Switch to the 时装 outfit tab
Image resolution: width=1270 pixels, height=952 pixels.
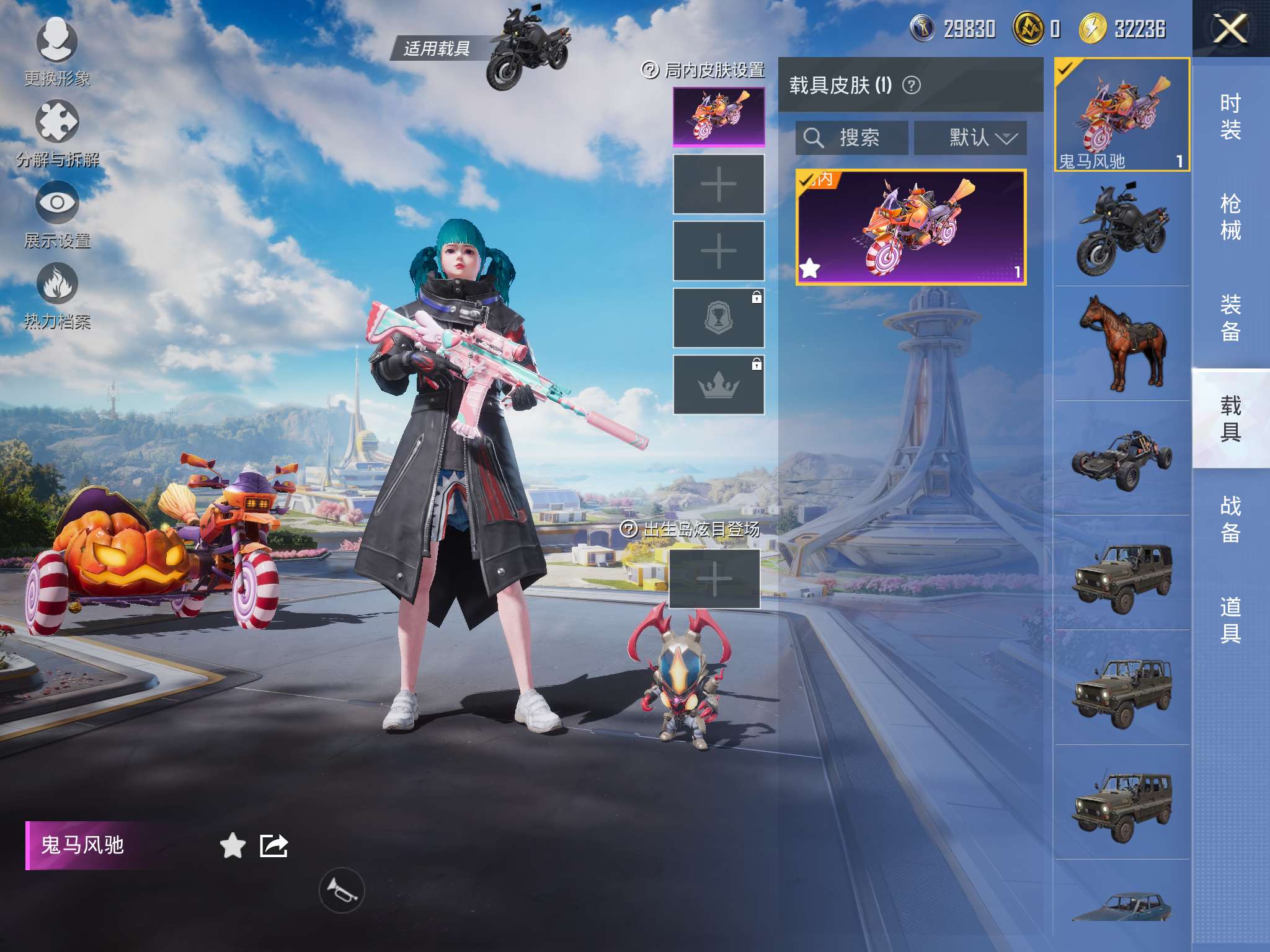point(1230,117)
